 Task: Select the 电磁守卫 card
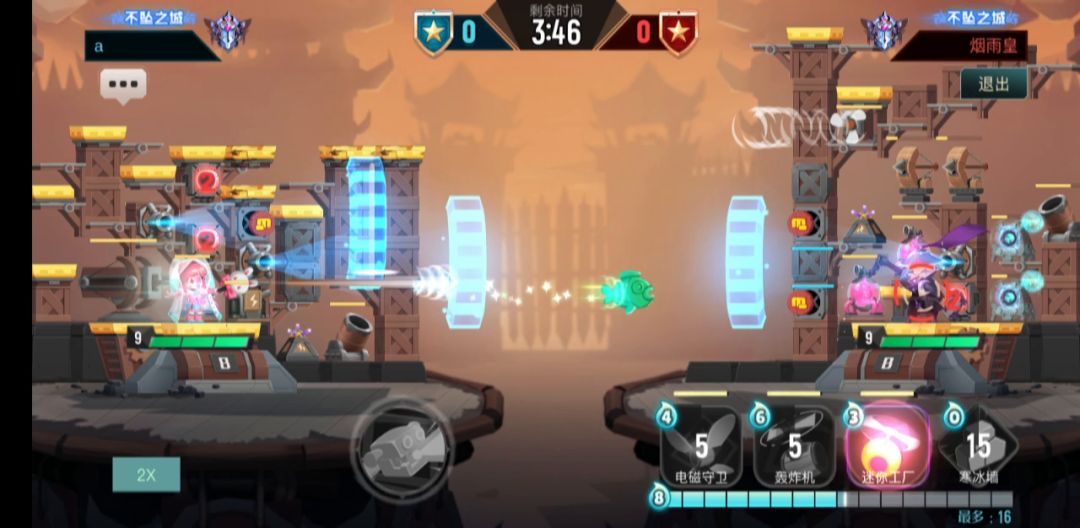point(701,444)
